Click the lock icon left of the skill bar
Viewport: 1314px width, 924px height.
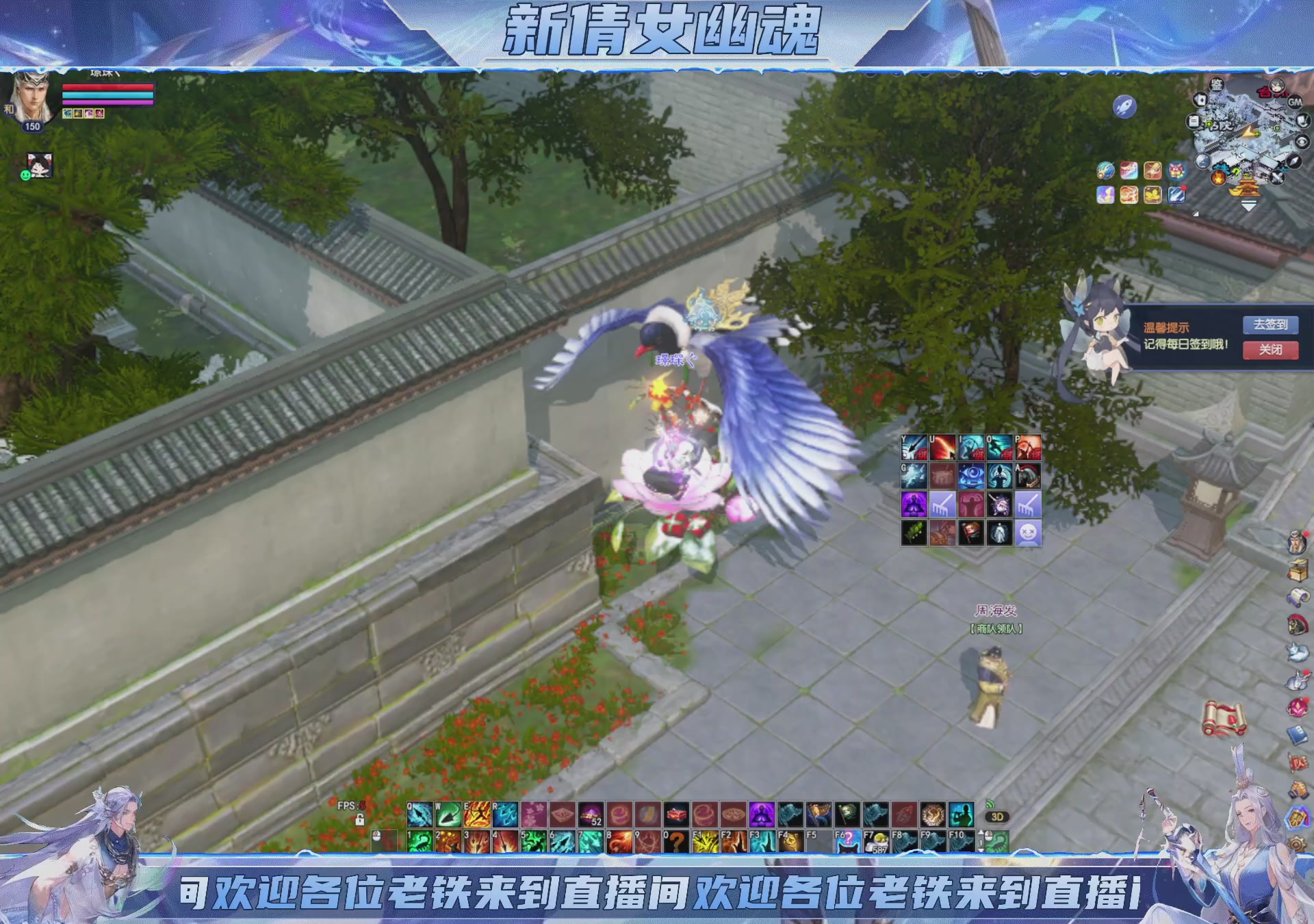click(x=359, y=821)
